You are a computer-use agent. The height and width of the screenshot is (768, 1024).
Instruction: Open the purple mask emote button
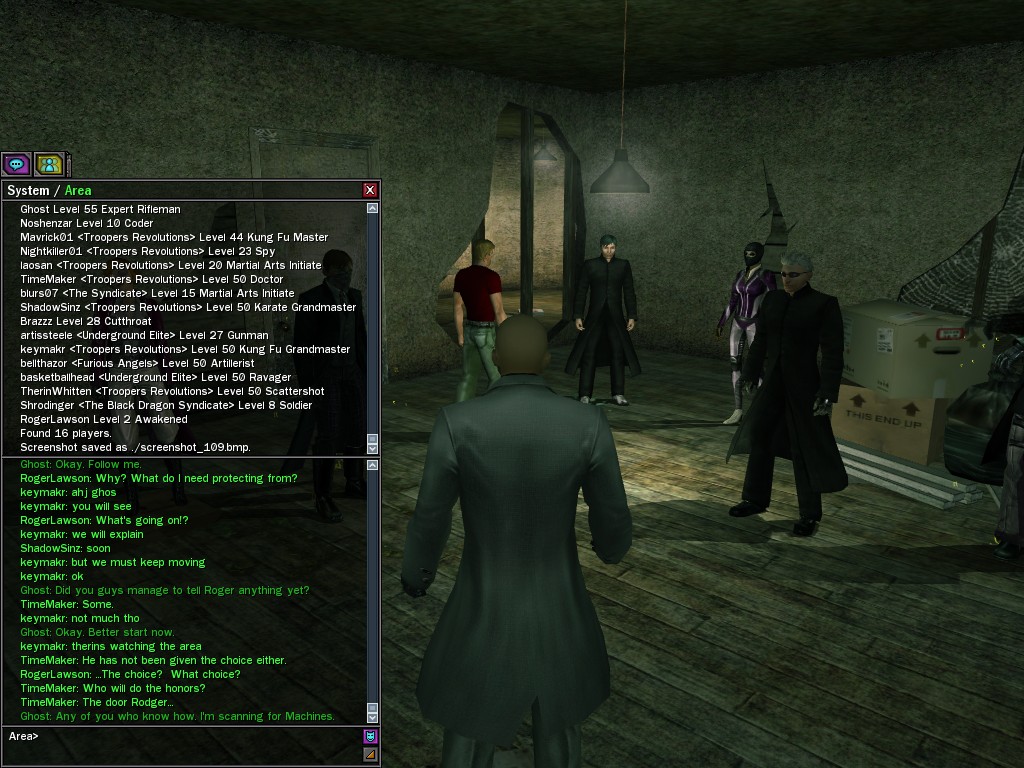pyautogui.click(x=370, y=736)
